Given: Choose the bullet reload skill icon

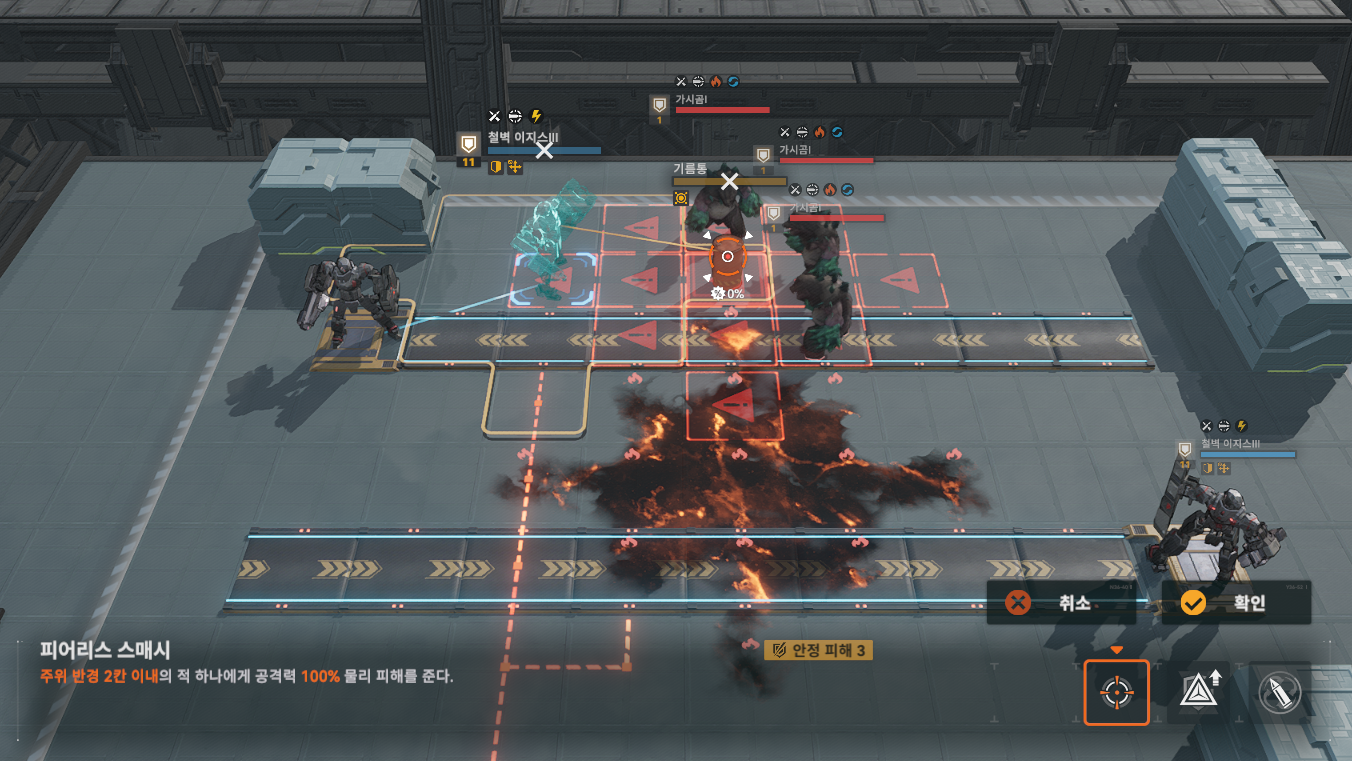Looking at the screenshot, I should coord(1280,692).
